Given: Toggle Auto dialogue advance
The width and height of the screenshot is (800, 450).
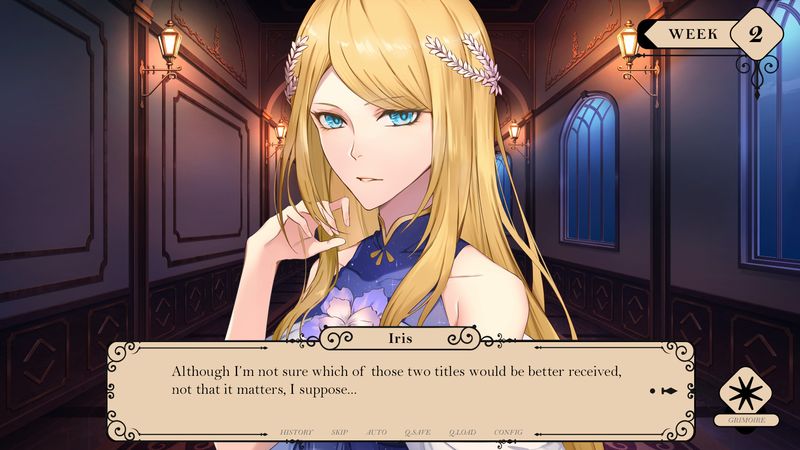Looking at the screenshot, I should [377, 432].
